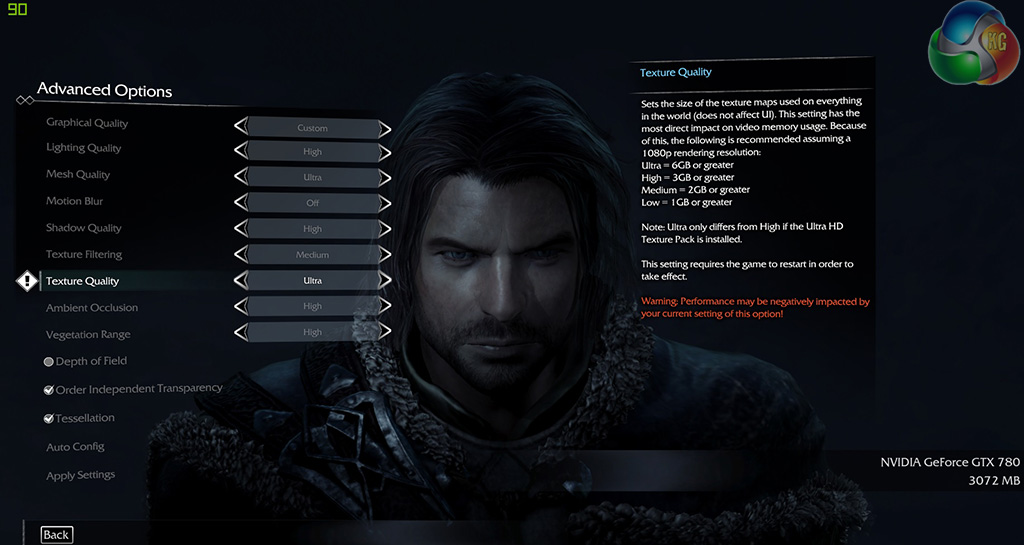Image resolution: width=1024 pixels, height=545 pixels.
Task: Decrease Lighting Quality with left arrow
Action: coord(240,152)
